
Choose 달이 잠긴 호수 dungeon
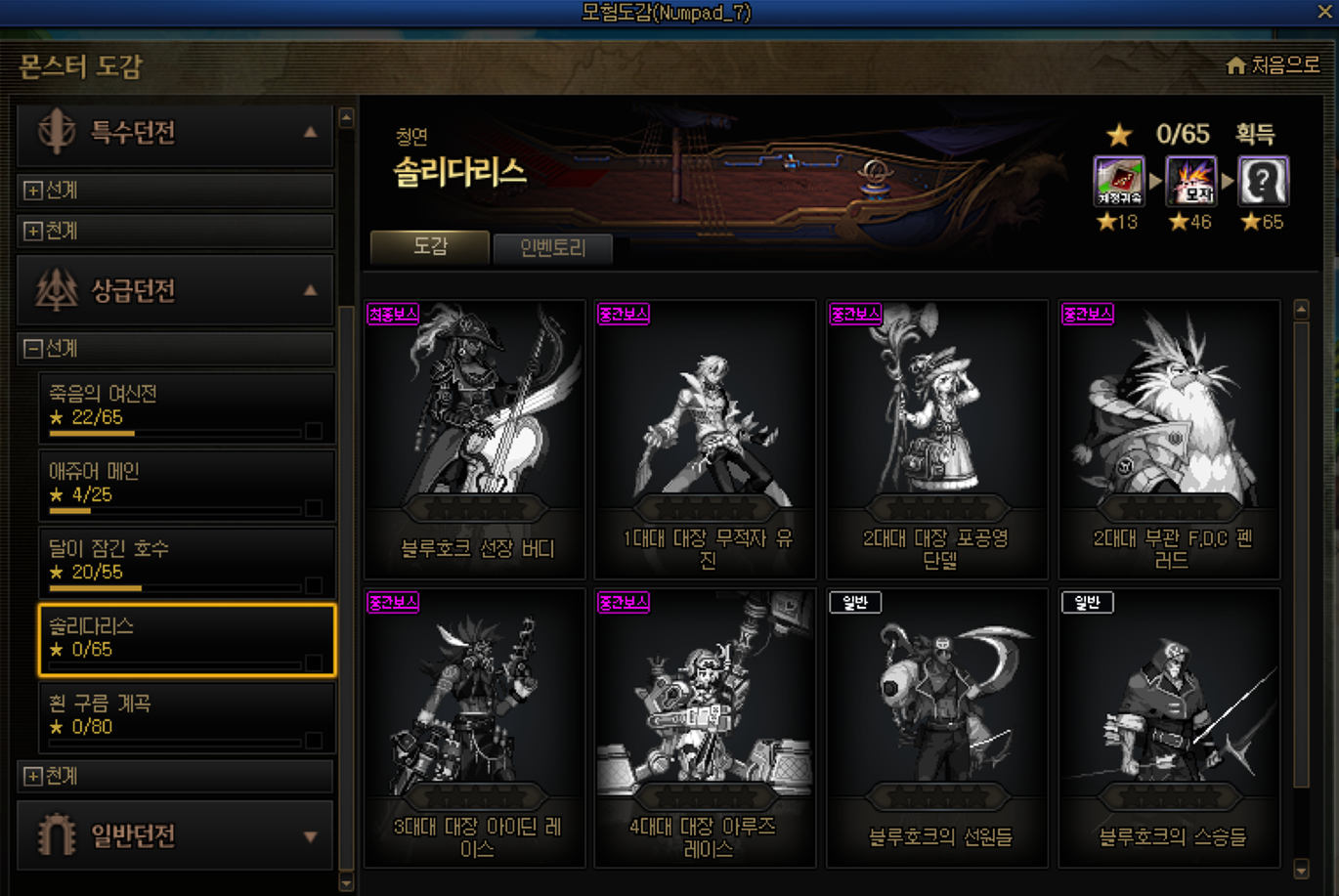(186, 562)
